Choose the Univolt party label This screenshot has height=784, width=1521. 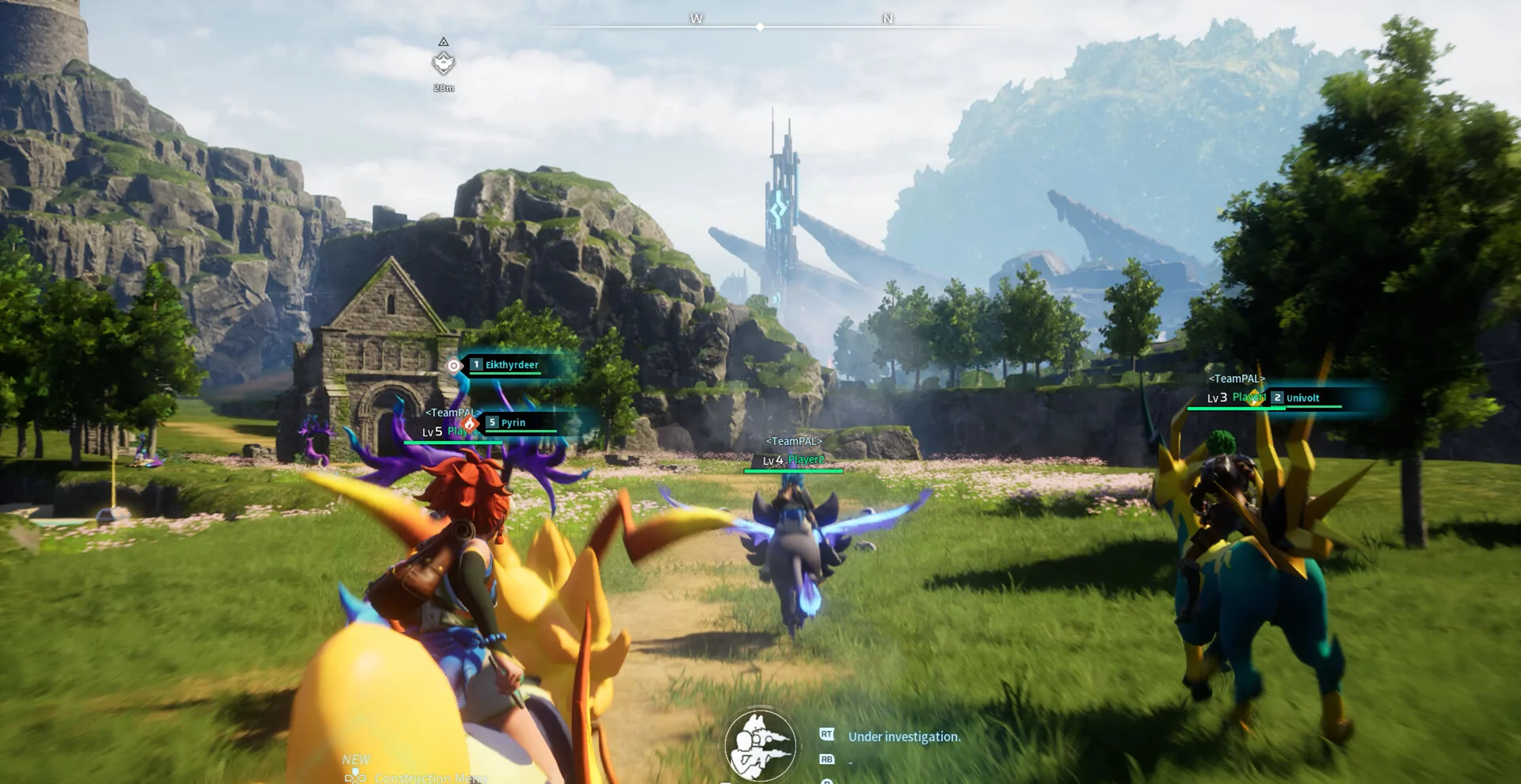pyautogui.click(x=1302, y=398)
